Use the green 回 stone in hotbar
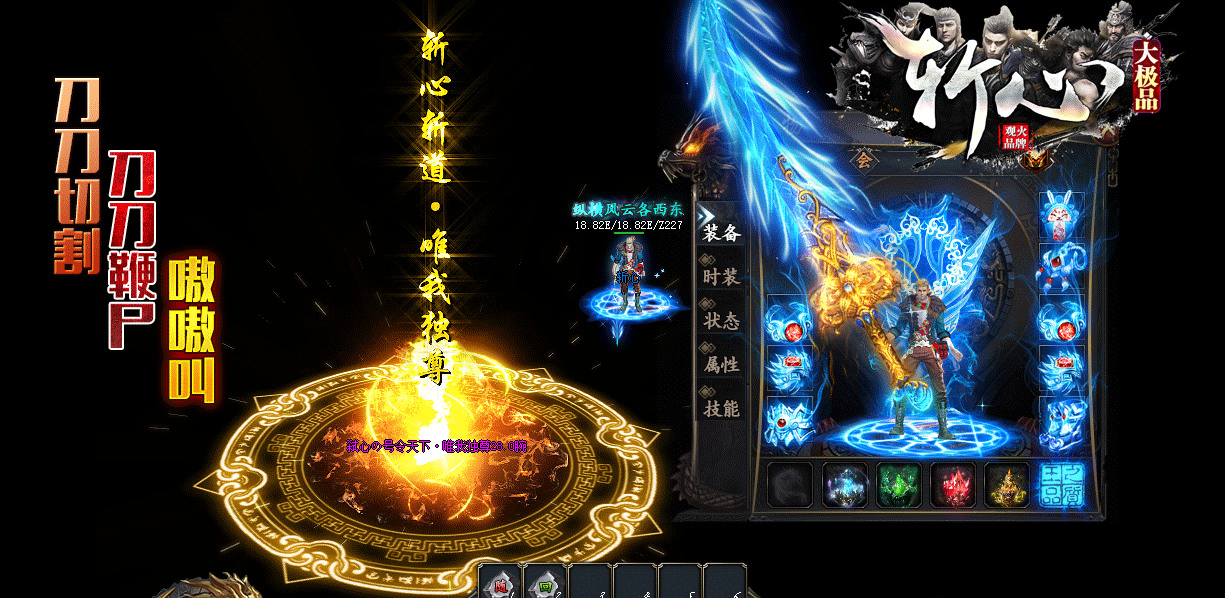1225x598 pixels. click(545, 582)
